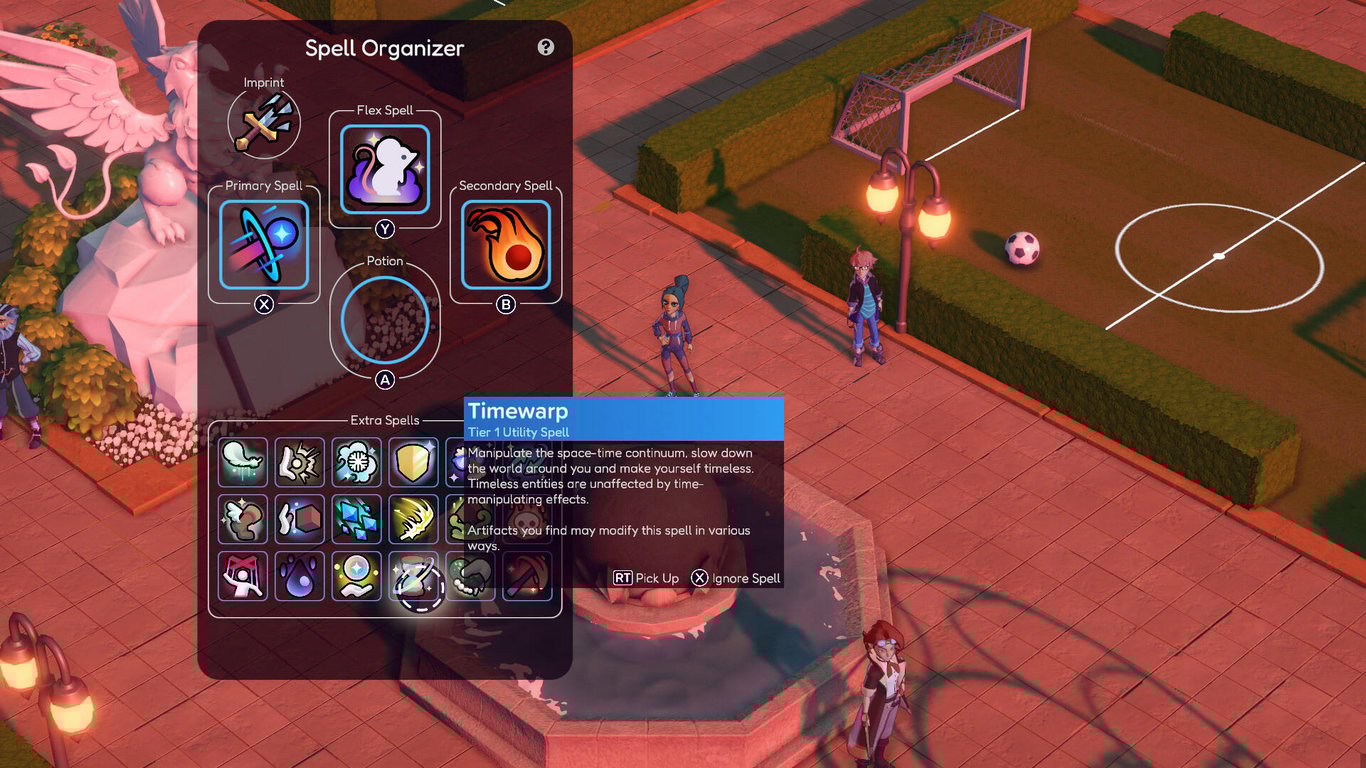Click the marionette puppet spell icon
Screen dimensions: 1366x768
(241, 576)
